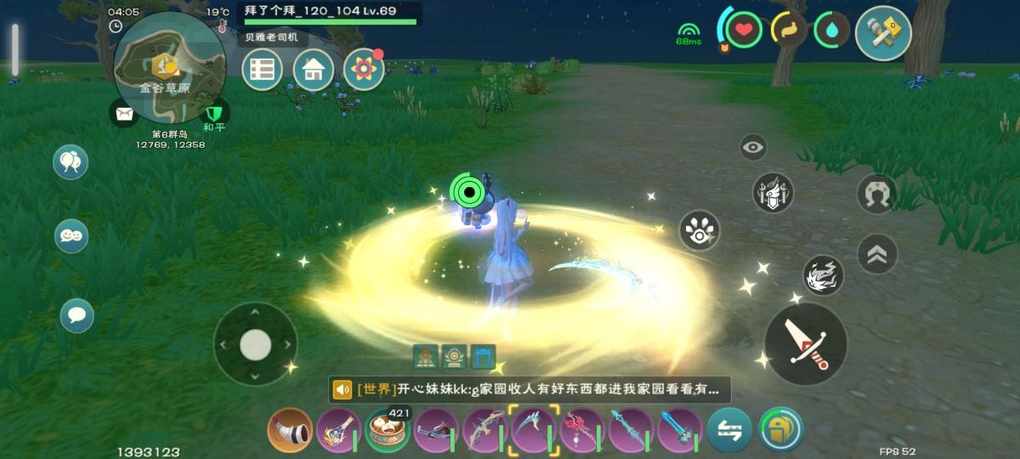1020x459 pixels.
Task: Open the speech bubble chat button
Action: [77, 316]
